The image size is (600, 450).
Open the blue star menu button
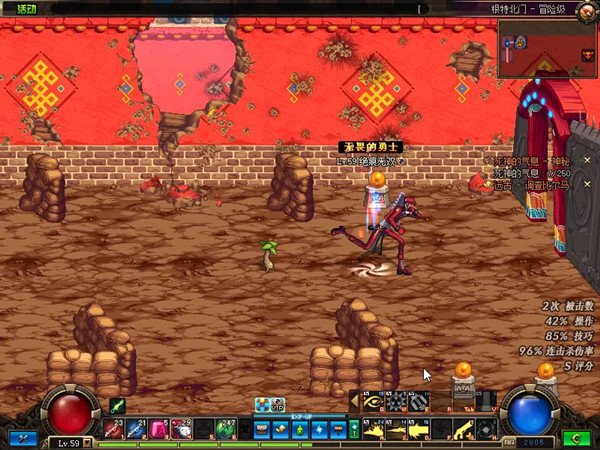tap(319, 430)
